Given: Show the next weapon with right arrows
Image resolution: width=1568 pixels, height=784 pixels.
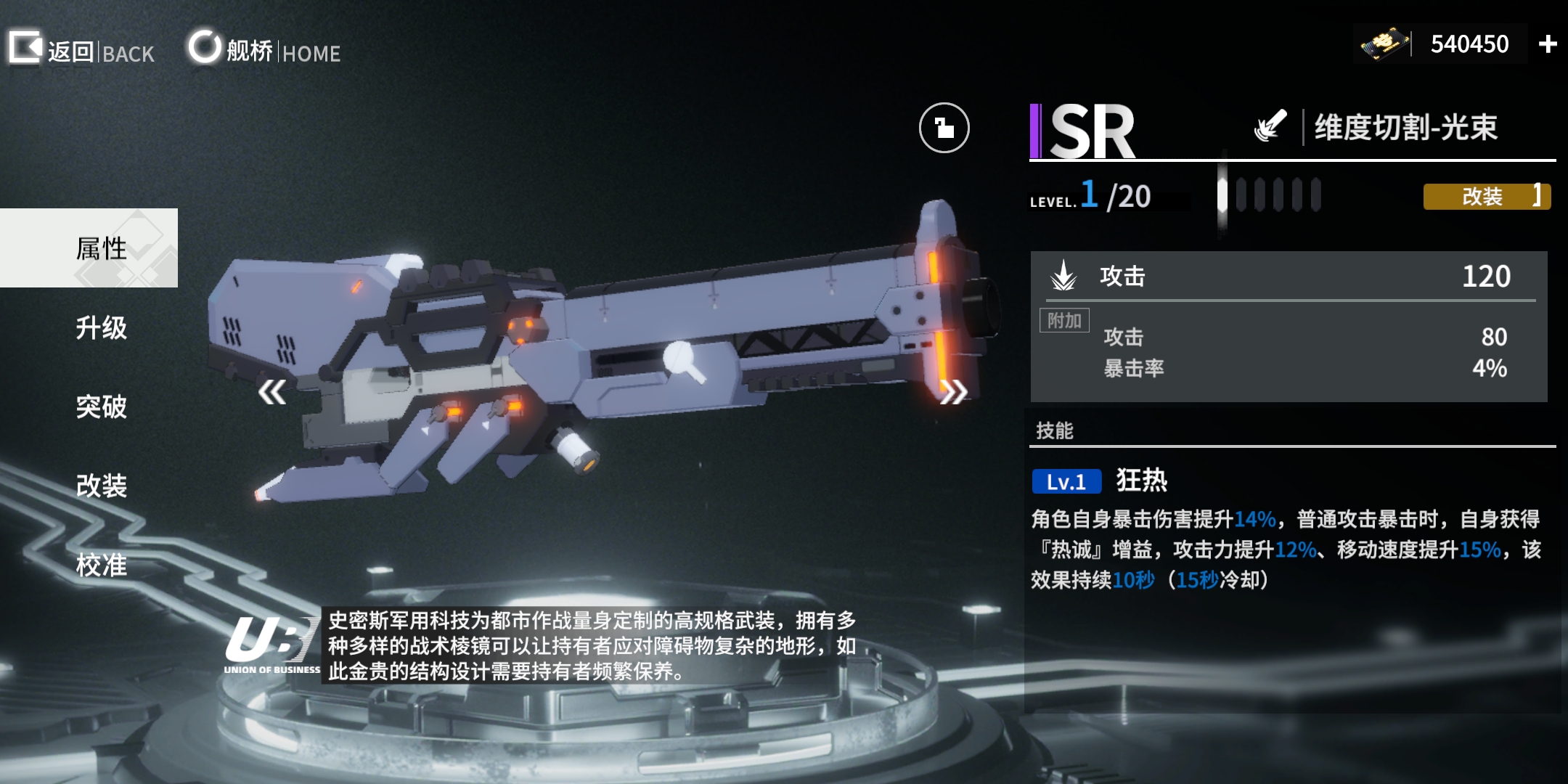Looking at the screenshot, I should 954,393.
